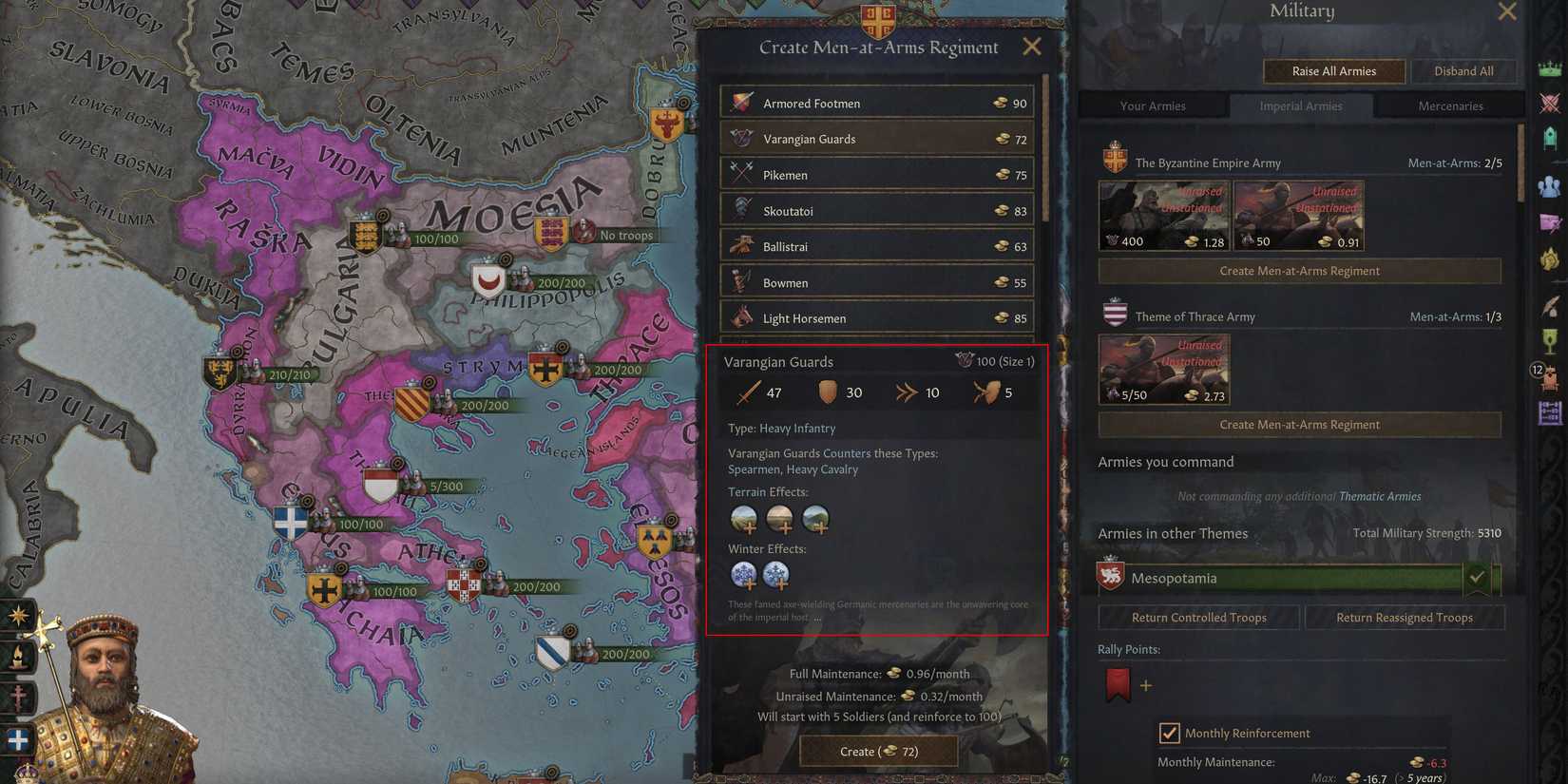Image resolution: width=1568 pixels, height=784 pixels.
Task: Open the Council throne icon on right sidebar
Action: [x=1550, y=137]
